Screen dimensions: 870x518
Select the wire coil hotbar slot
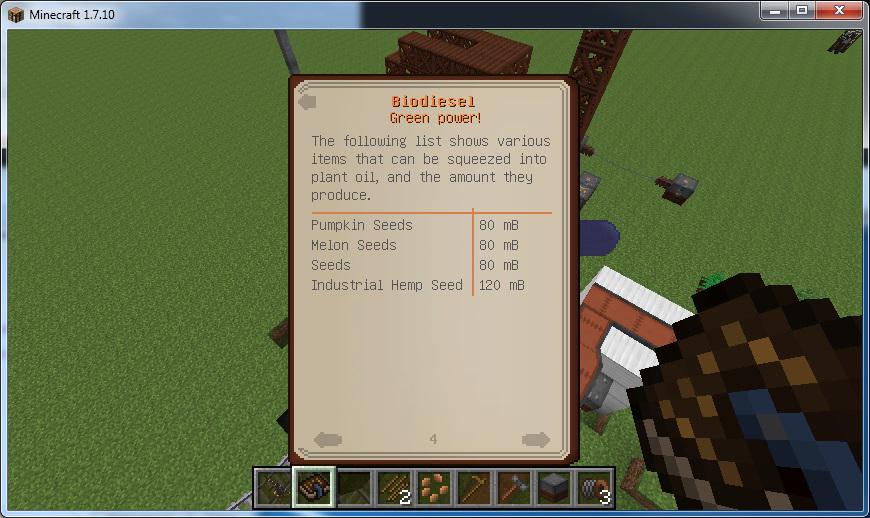tap(593, 488)
